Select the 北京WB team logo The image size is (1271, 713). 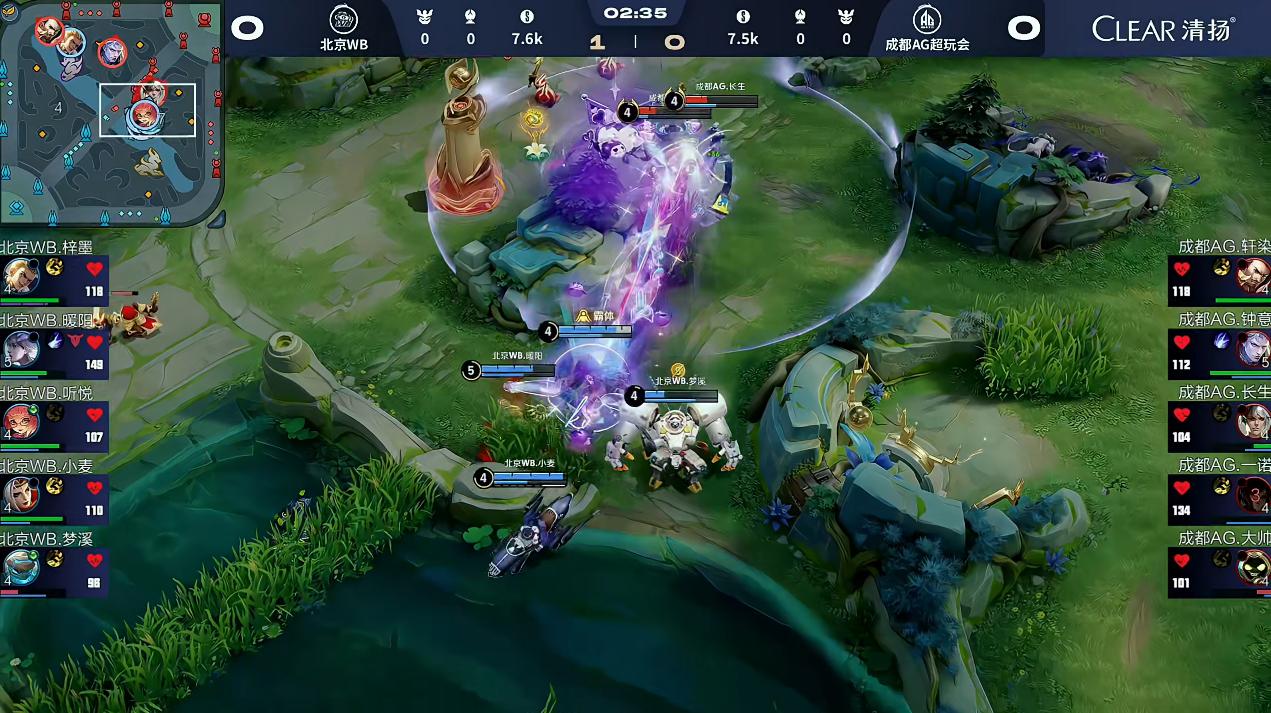[x=344, y=19]
